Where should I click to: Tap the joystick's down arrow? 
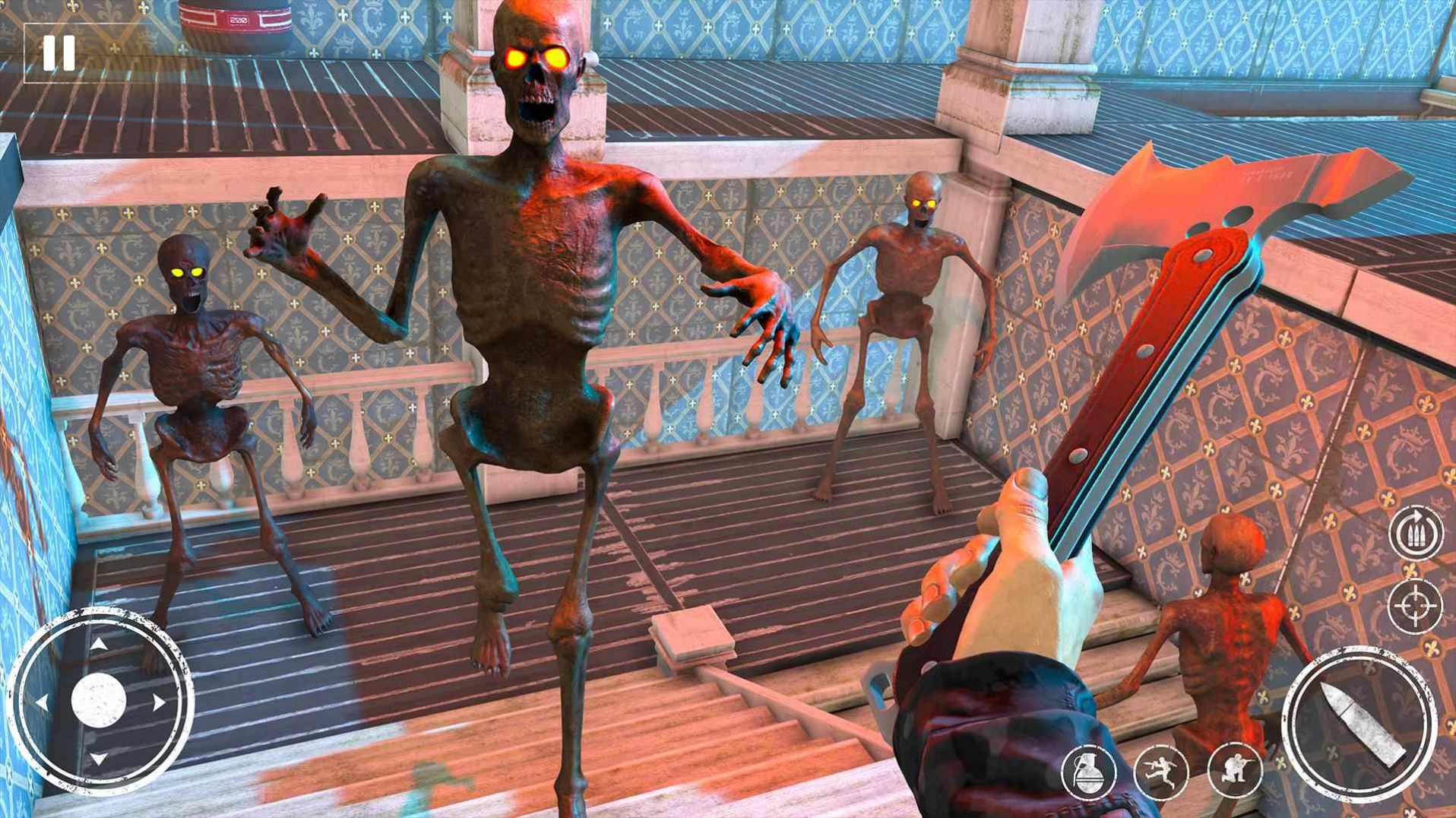pyautogui.click(x=99, y=759)
